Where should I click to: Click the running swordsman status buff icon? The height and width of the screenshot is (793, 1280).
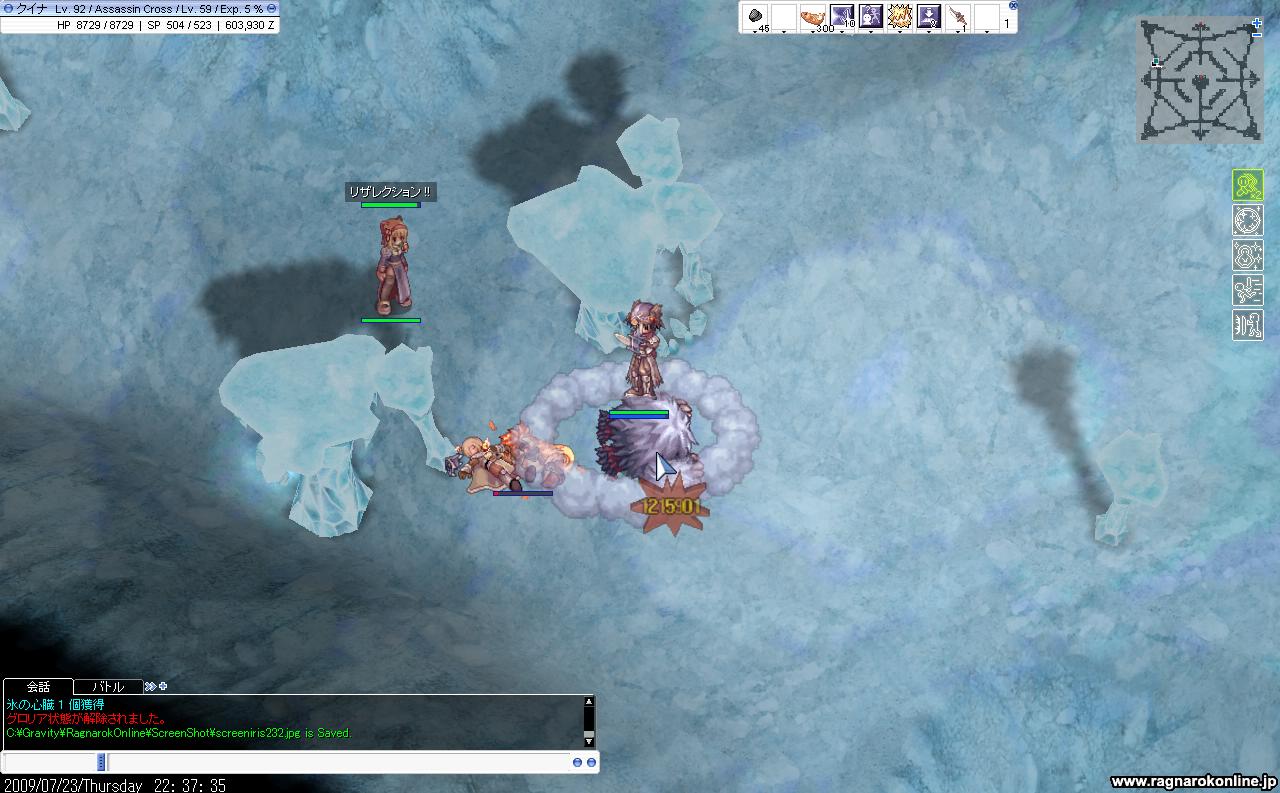tap(1248, 290)
